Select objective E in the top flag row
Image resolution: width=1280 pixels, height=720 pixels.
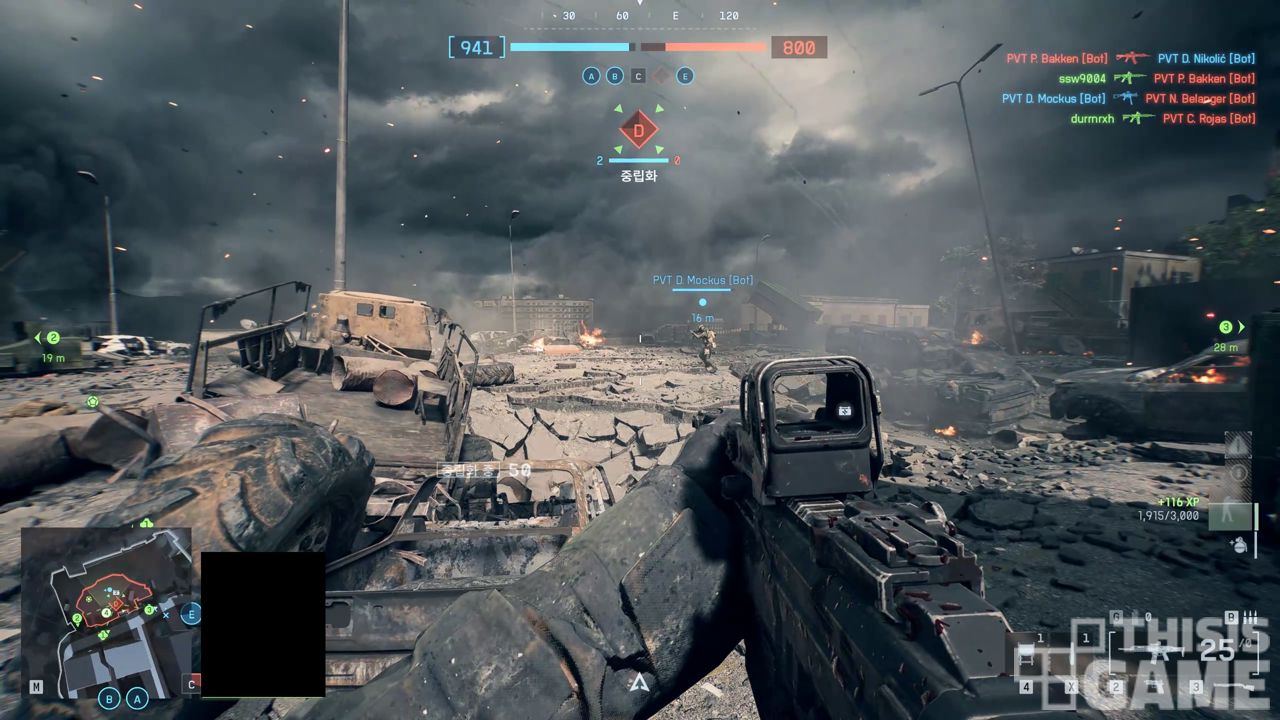click(x=685, y=76)
